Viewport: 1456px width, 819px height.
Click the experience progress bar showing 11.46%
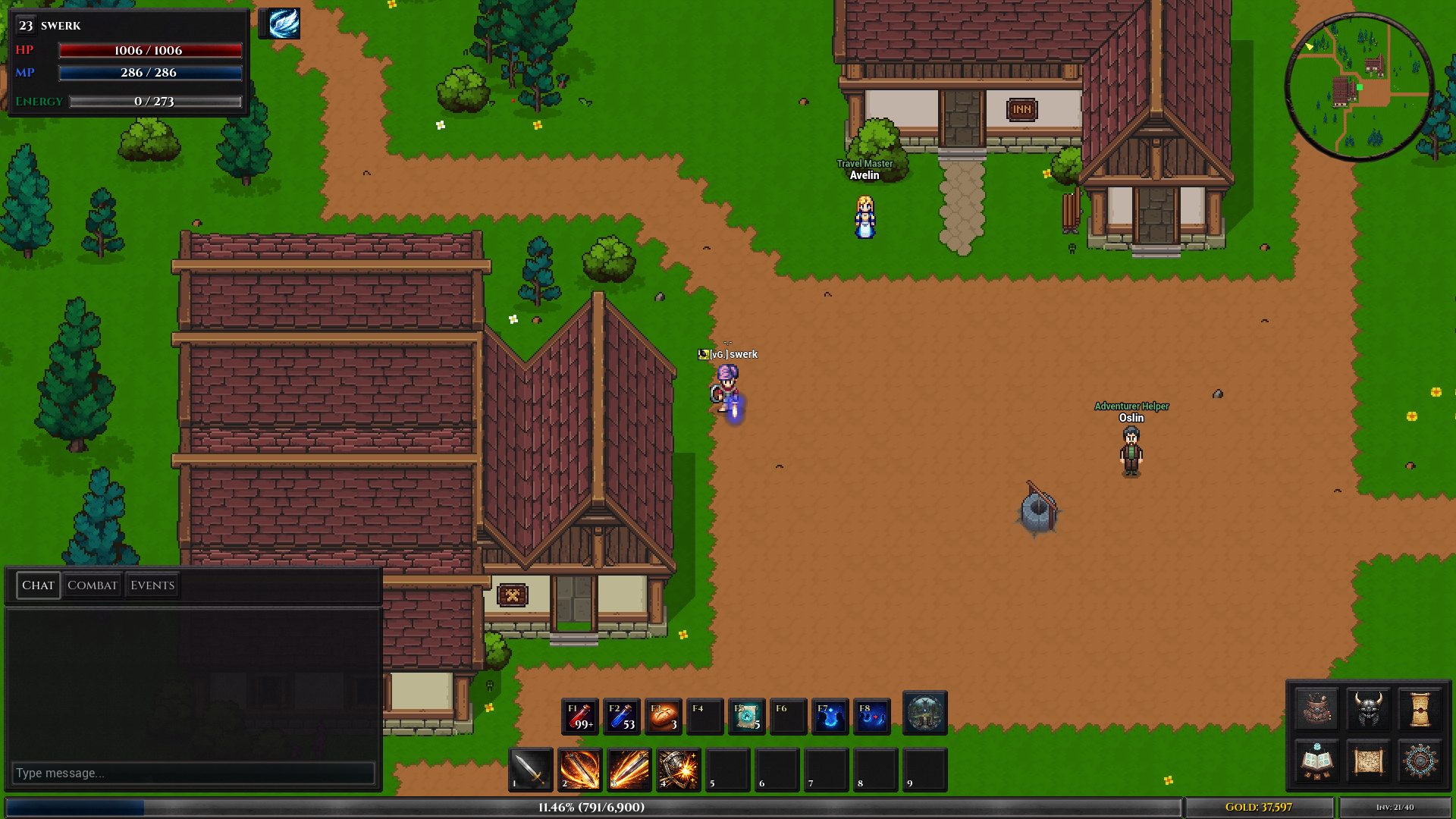pyautogui.click(x=590, y=808)
